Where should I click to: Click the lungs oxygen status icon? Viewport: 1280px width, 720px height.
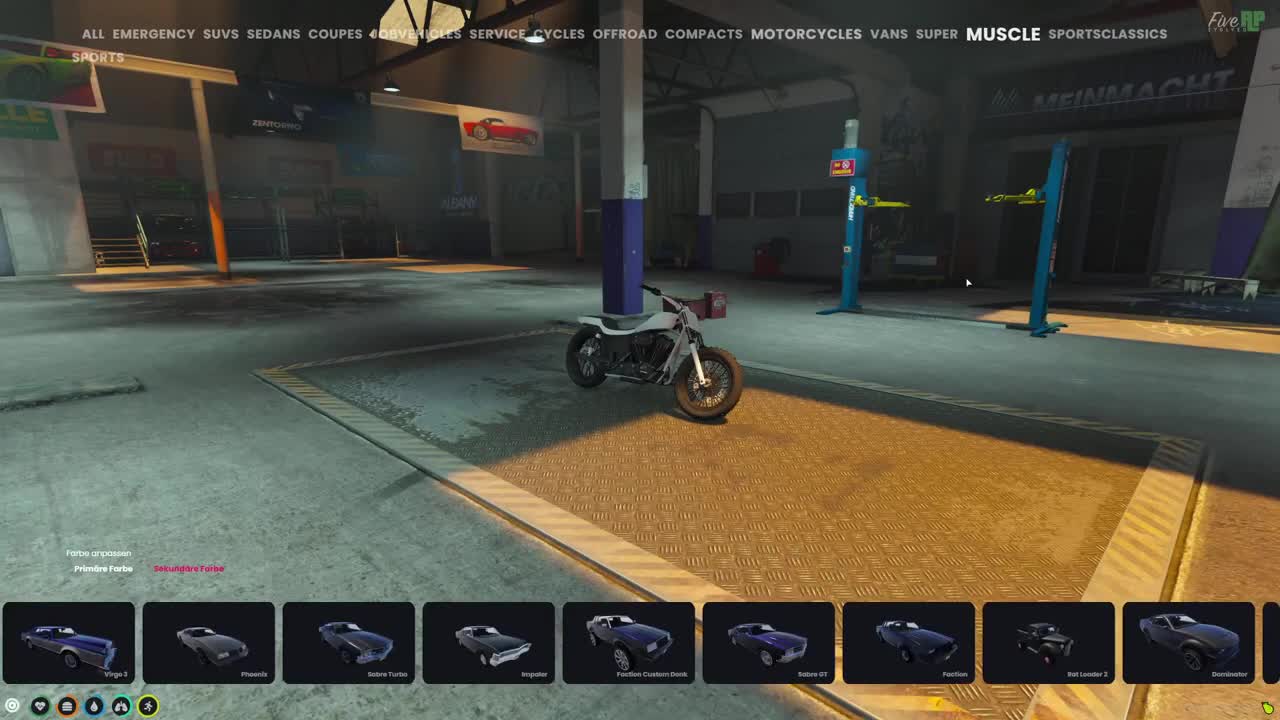tap(120, 706)
